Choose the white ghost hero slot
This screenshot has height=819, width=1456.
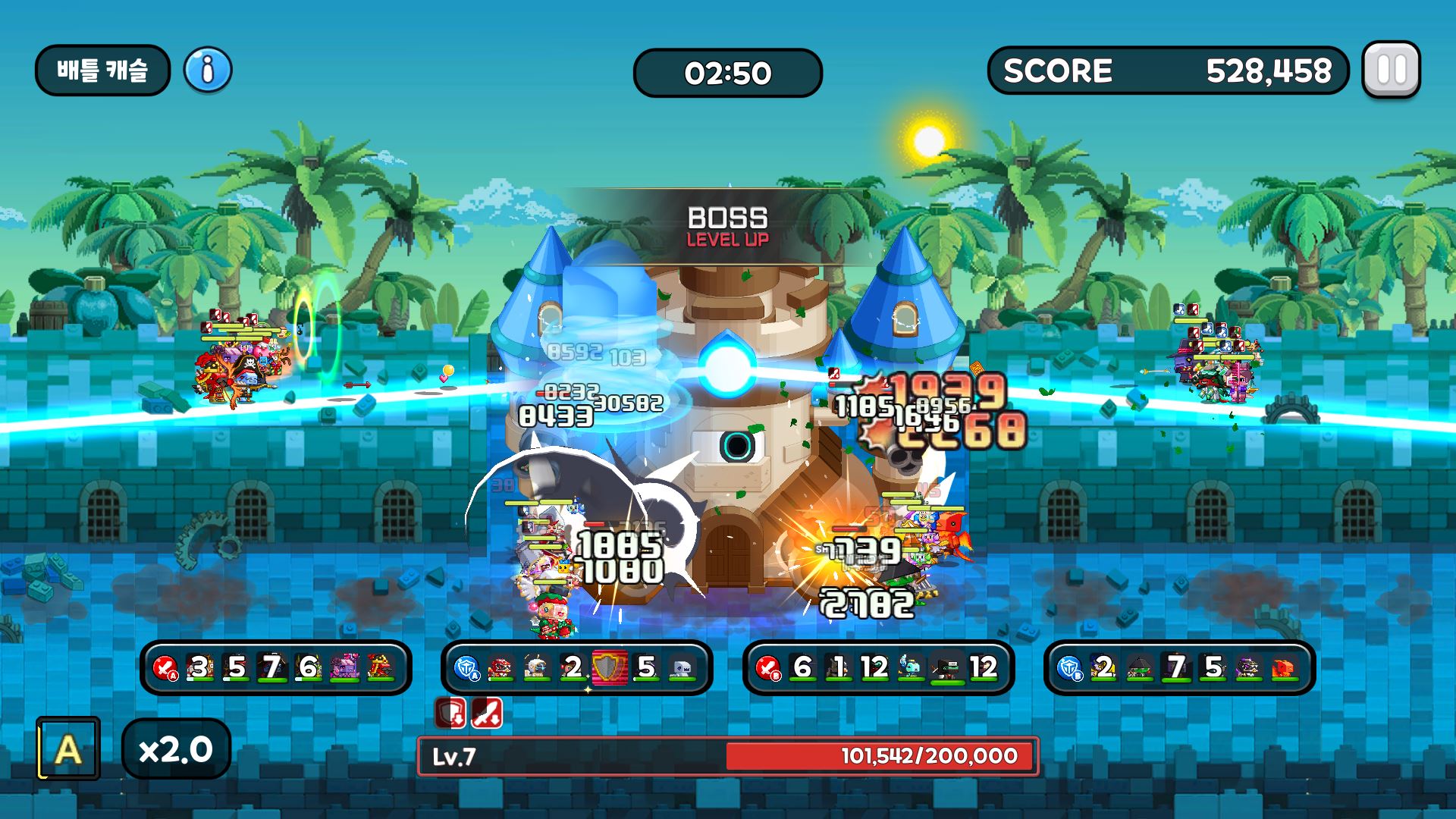tap(682, 668)
